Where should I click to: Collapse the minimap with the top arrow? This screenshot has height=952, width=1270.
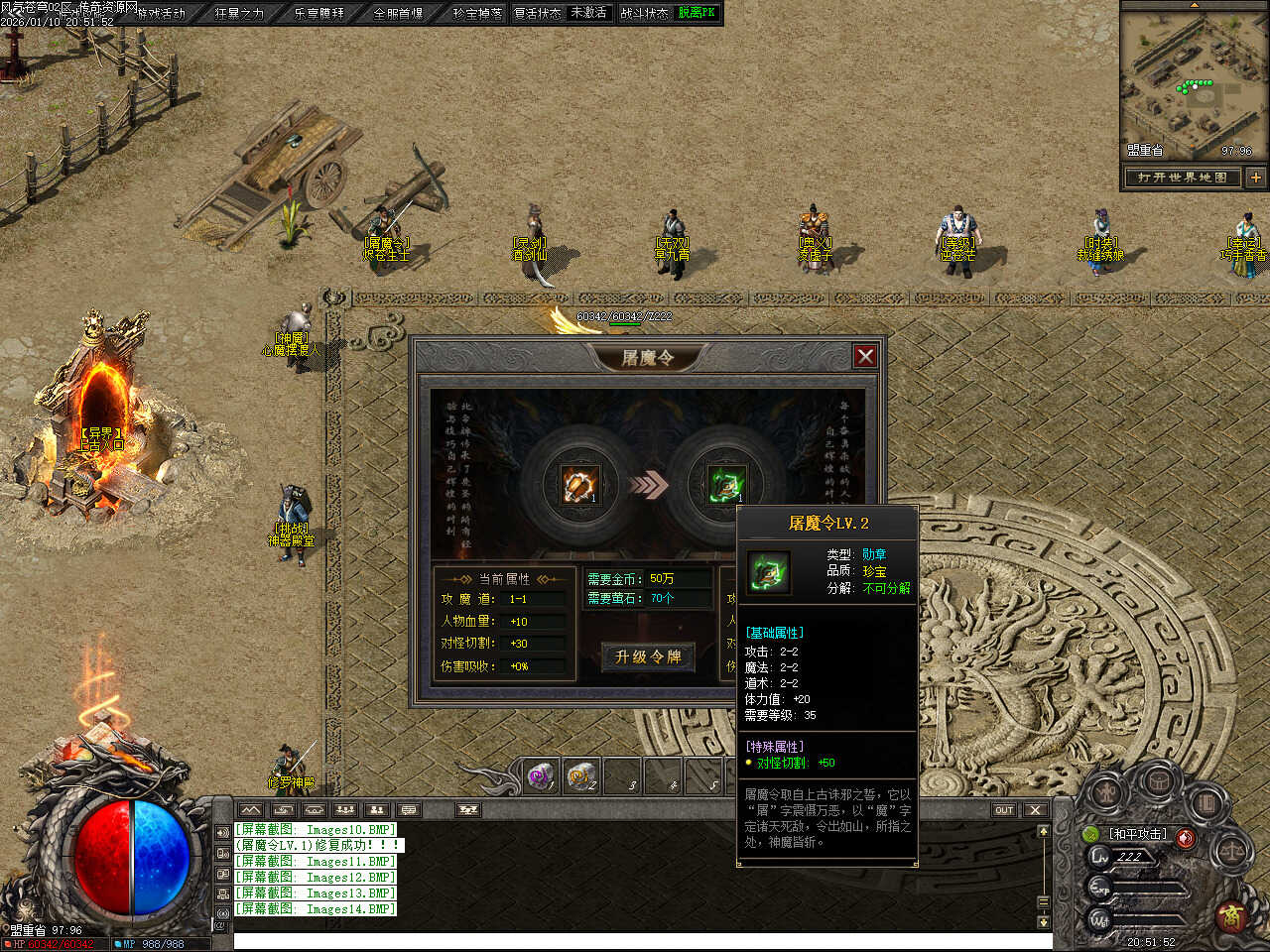pyautogui.click(x=1194, y=5)
